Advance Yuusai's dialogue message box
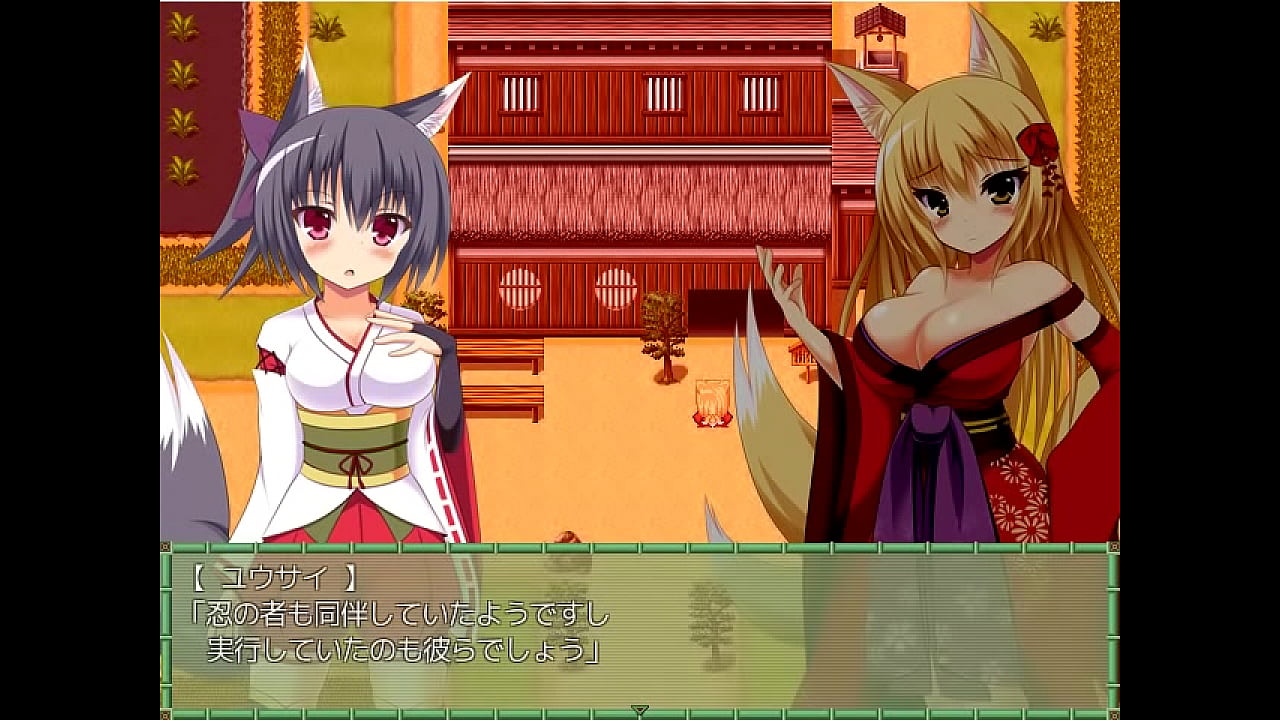1280x720 pixels. [640, 625]
